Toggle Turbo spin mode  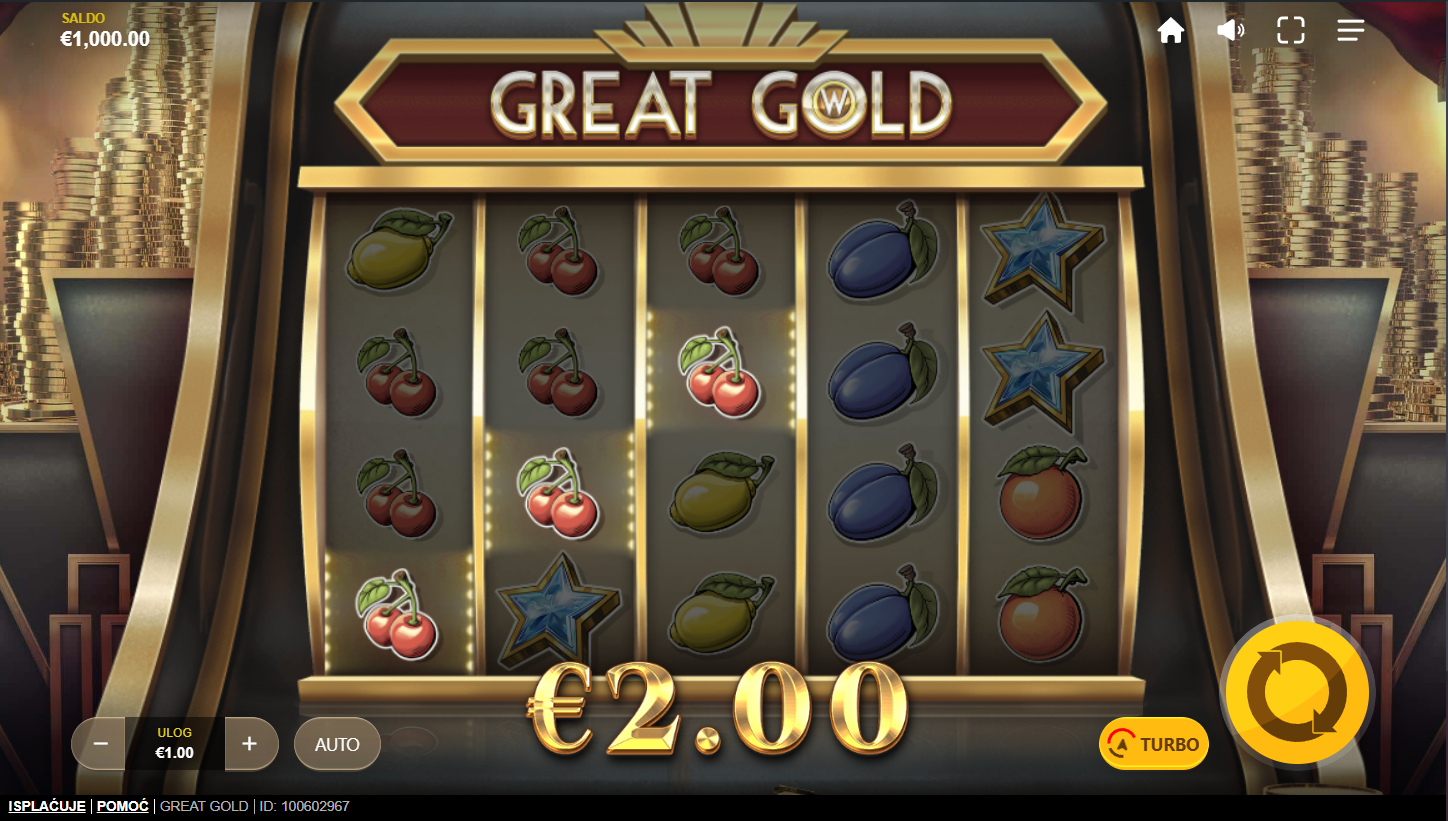[x=1154, y=744]
